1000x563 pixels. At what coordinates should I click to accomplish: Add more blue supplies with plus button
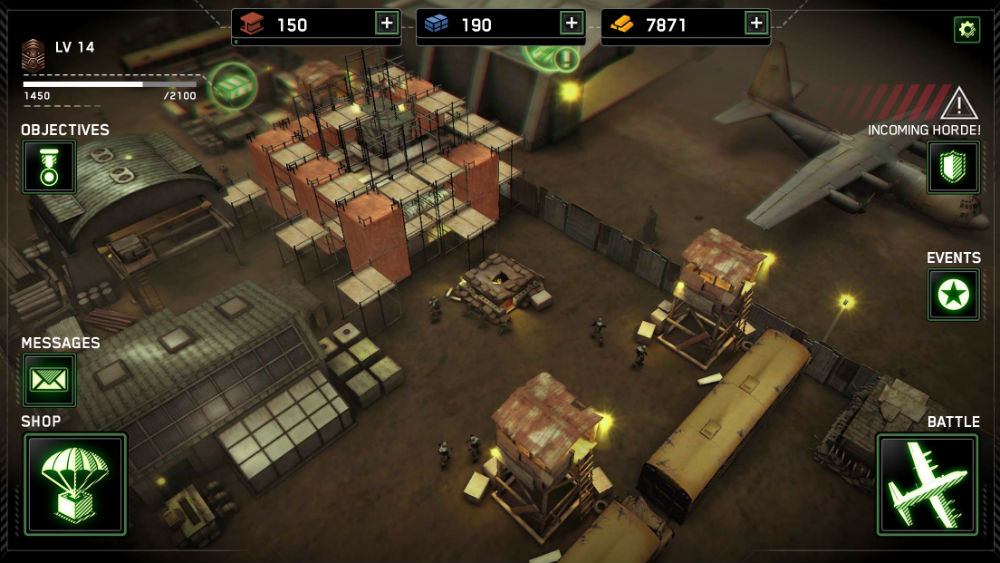point(571,24)
